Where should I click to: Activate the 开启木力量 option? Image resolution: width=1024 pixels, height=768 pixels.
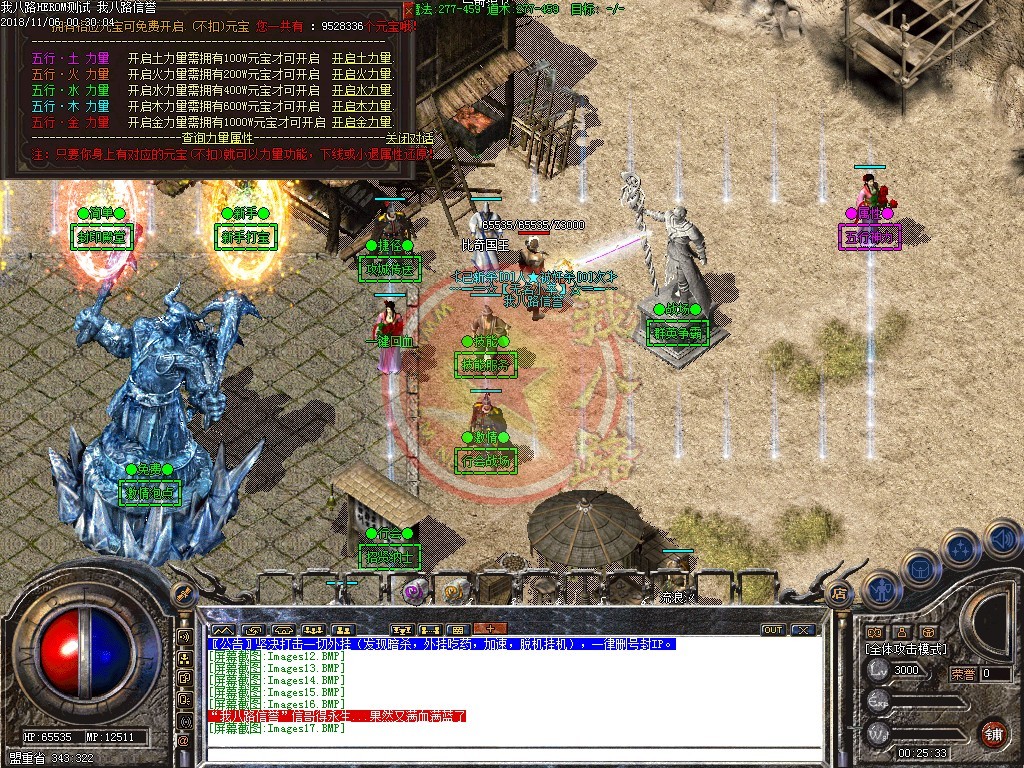tap(361, 106)
